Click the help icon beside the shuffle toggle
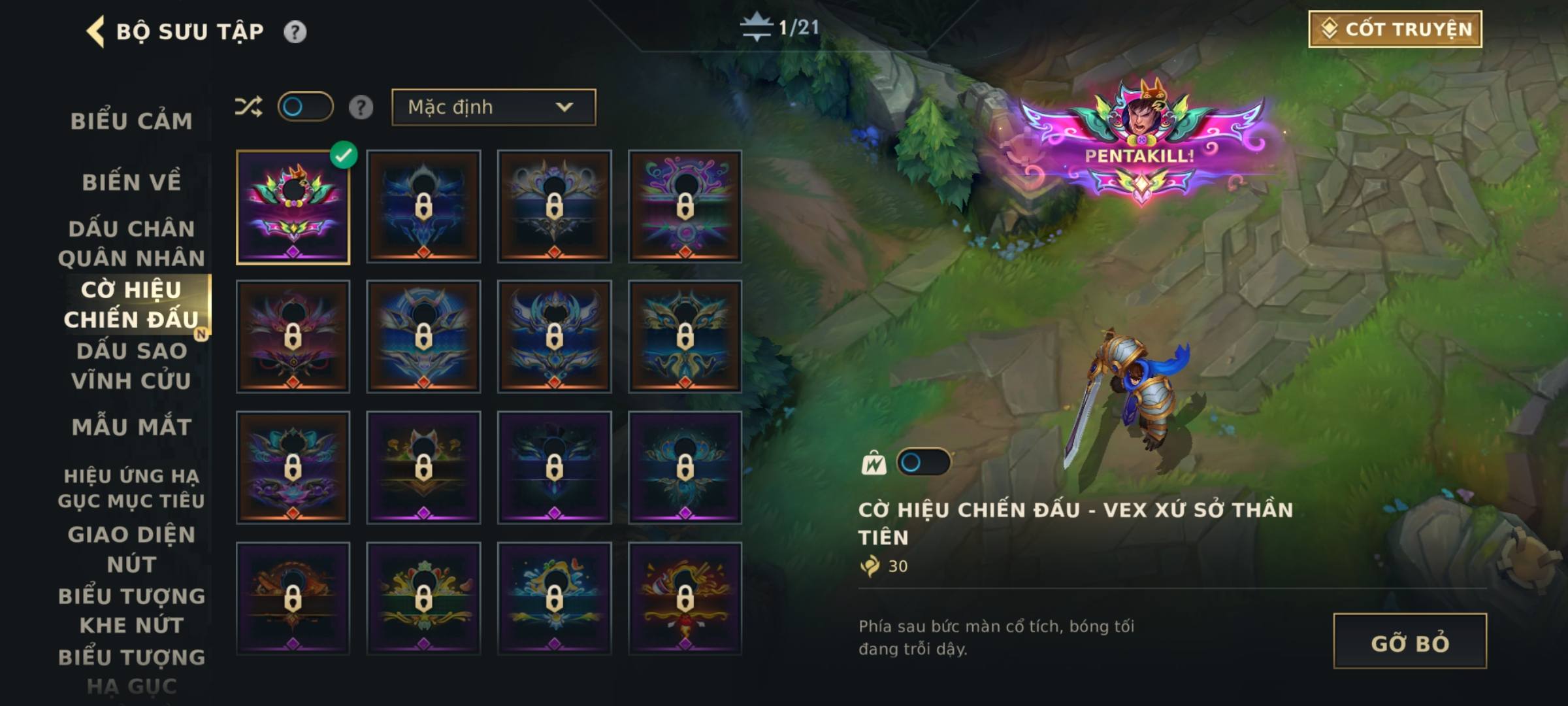The image size is (1568, 706). point(361,107)
